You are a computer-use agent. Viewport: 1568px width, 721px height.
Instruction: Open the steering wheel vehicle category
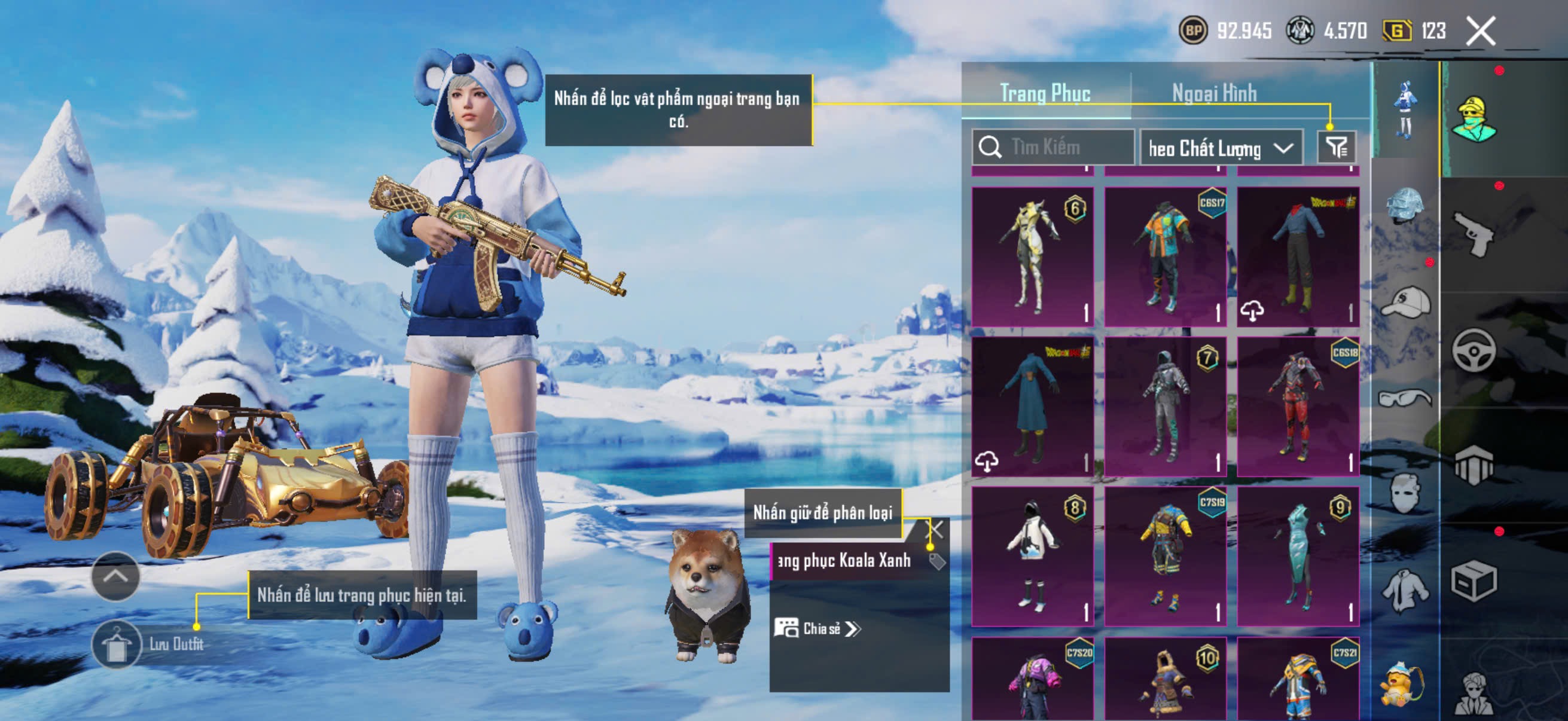1474,350
